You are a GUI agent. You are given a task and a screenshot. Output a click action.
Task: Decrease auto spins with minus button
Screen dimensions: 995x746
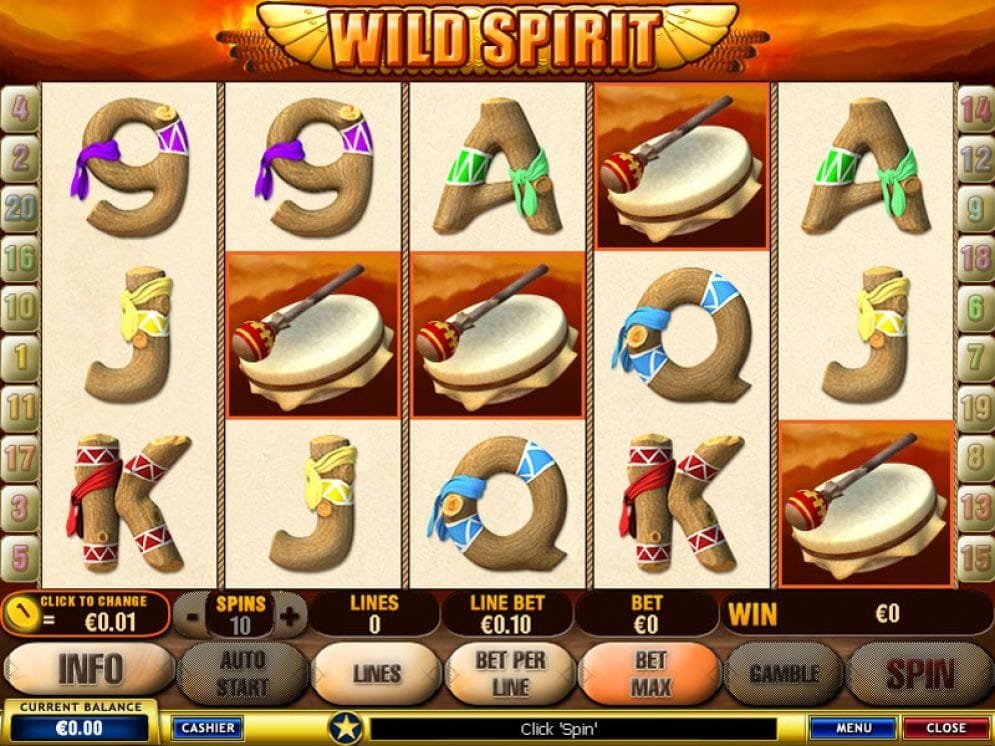193,616
